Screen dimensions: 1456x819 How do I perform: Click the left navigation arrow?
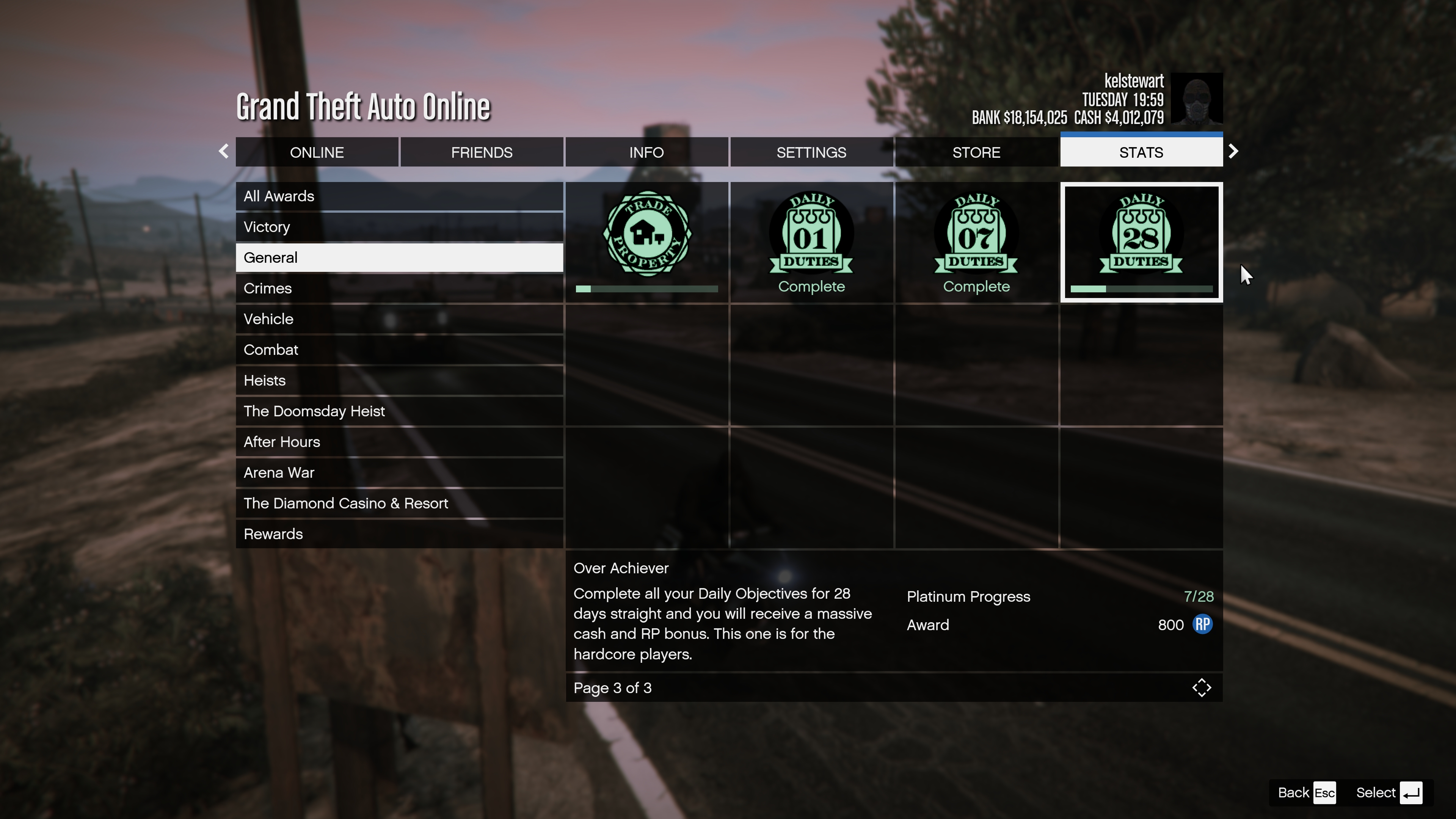(x=223, y=152)
